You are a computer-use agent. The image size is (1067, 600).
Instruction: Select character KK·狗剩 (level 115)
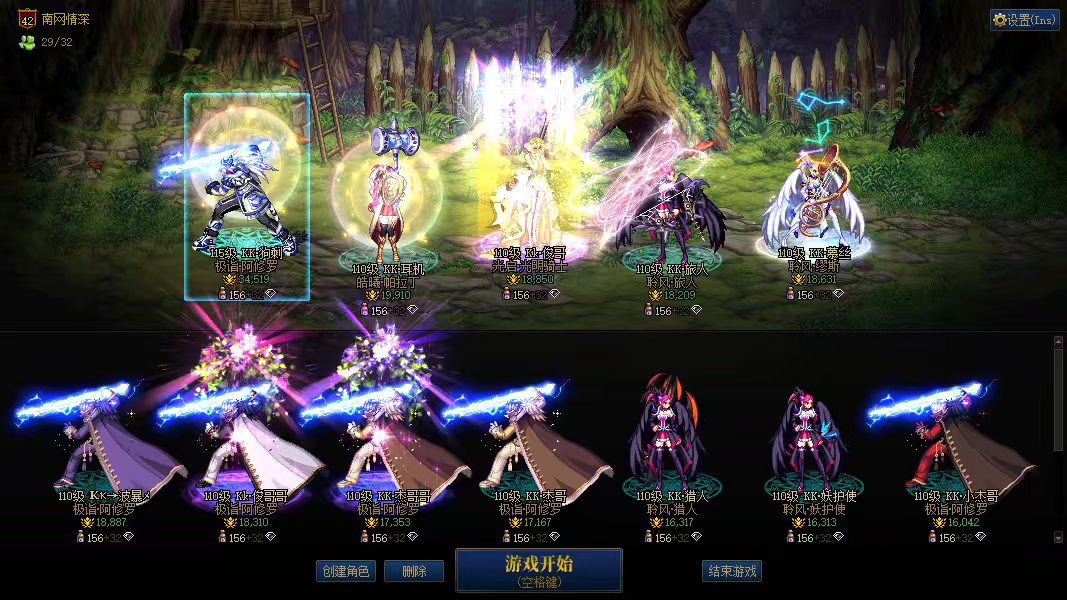246,198
